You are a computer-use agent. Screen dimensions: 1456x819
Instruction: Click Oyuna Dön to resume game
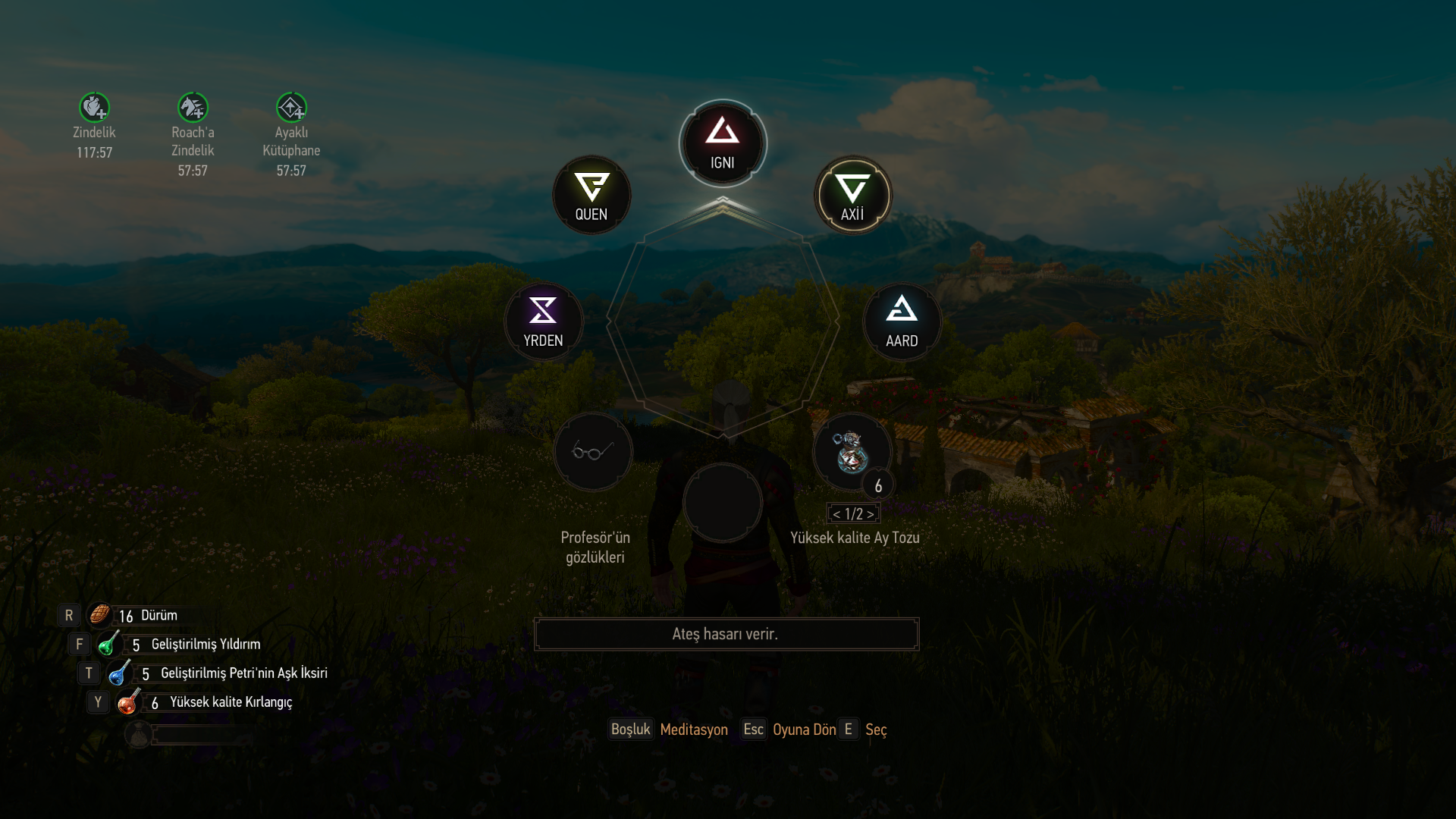[x=804, y=730]
